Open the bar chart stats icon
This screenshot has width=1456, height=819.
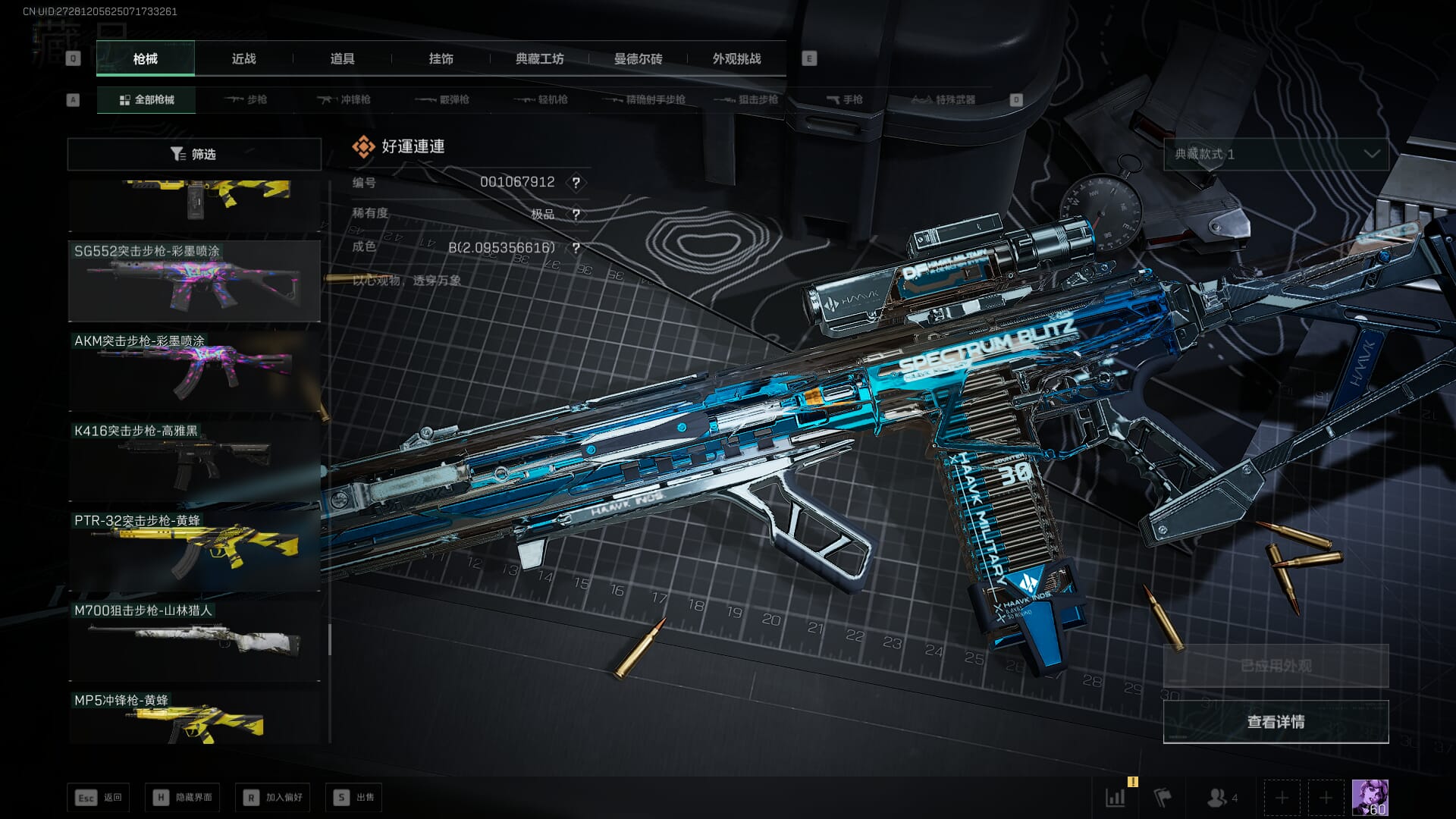(x=1116, y=797)
